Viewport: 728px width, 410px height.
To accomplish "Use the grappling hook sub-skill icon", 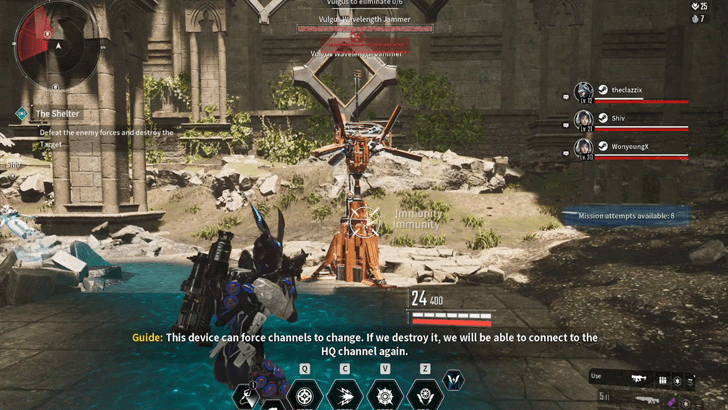I will tap(246, 397).
